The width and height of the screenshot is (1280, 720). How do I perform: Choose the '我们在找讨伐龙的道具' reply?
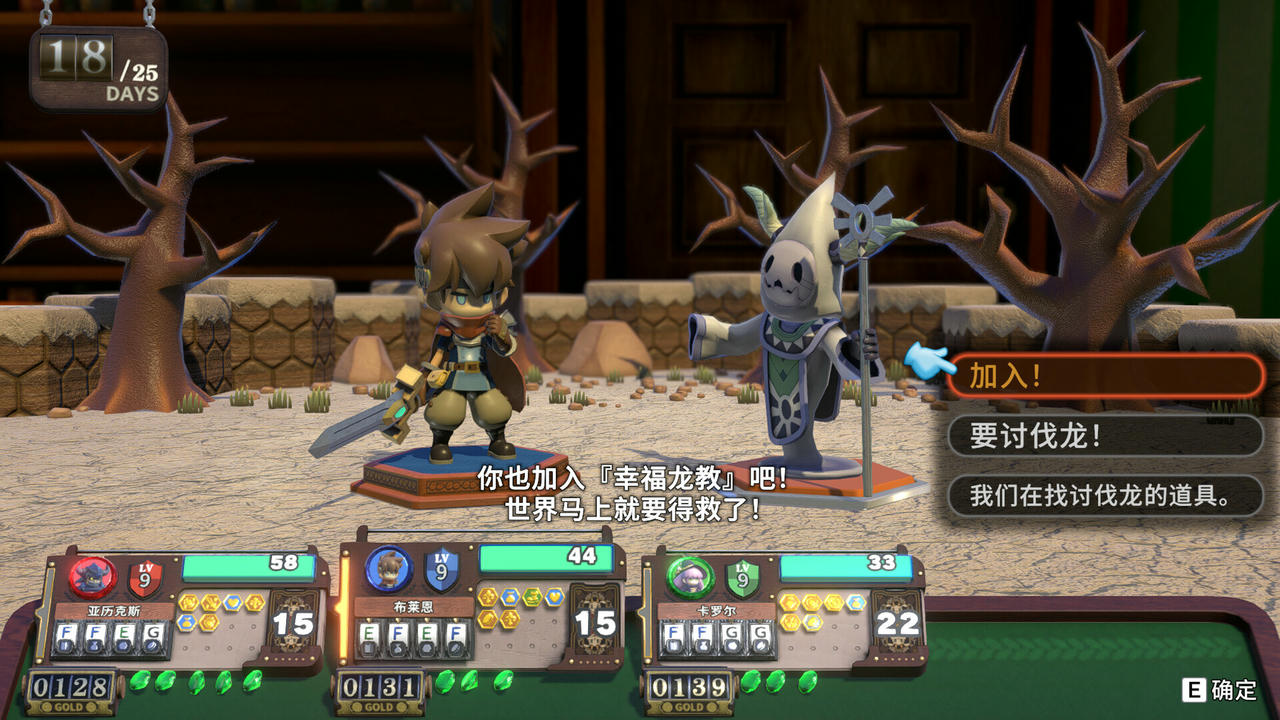pyautogui.click(x=1105, y=495)
